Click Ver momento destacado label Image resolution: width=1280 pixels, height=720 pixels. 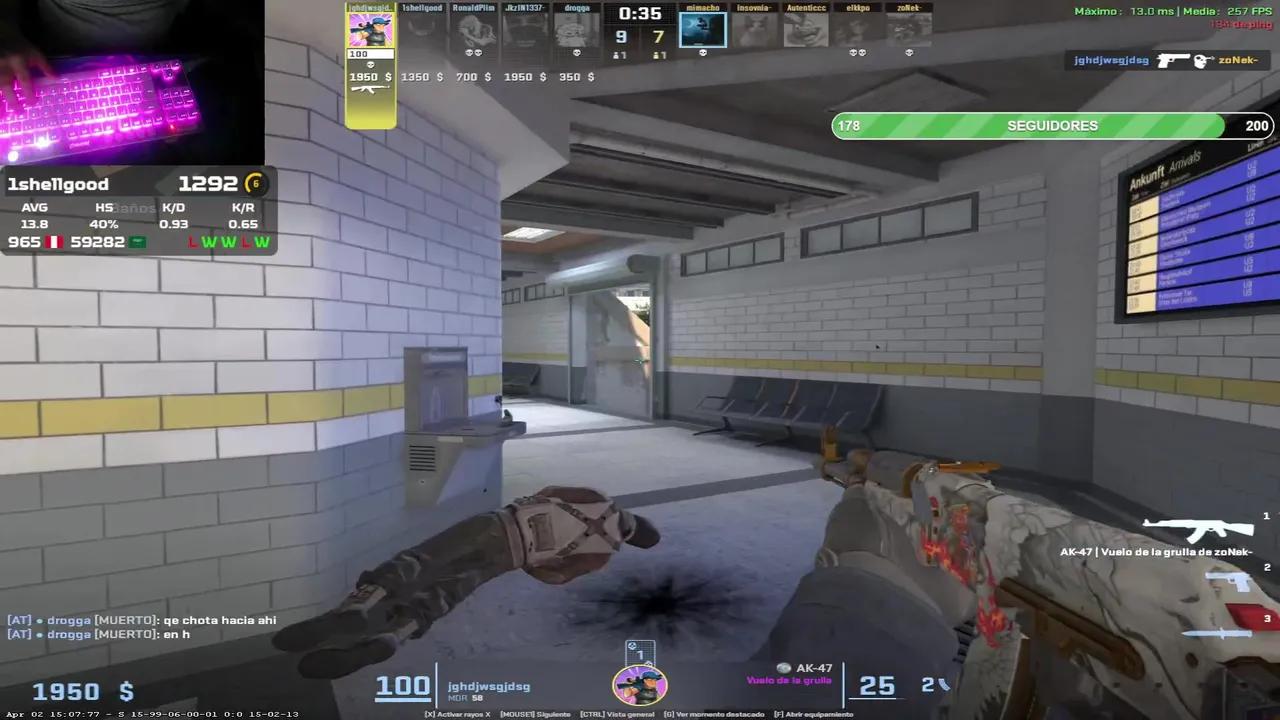click(715, 714)
